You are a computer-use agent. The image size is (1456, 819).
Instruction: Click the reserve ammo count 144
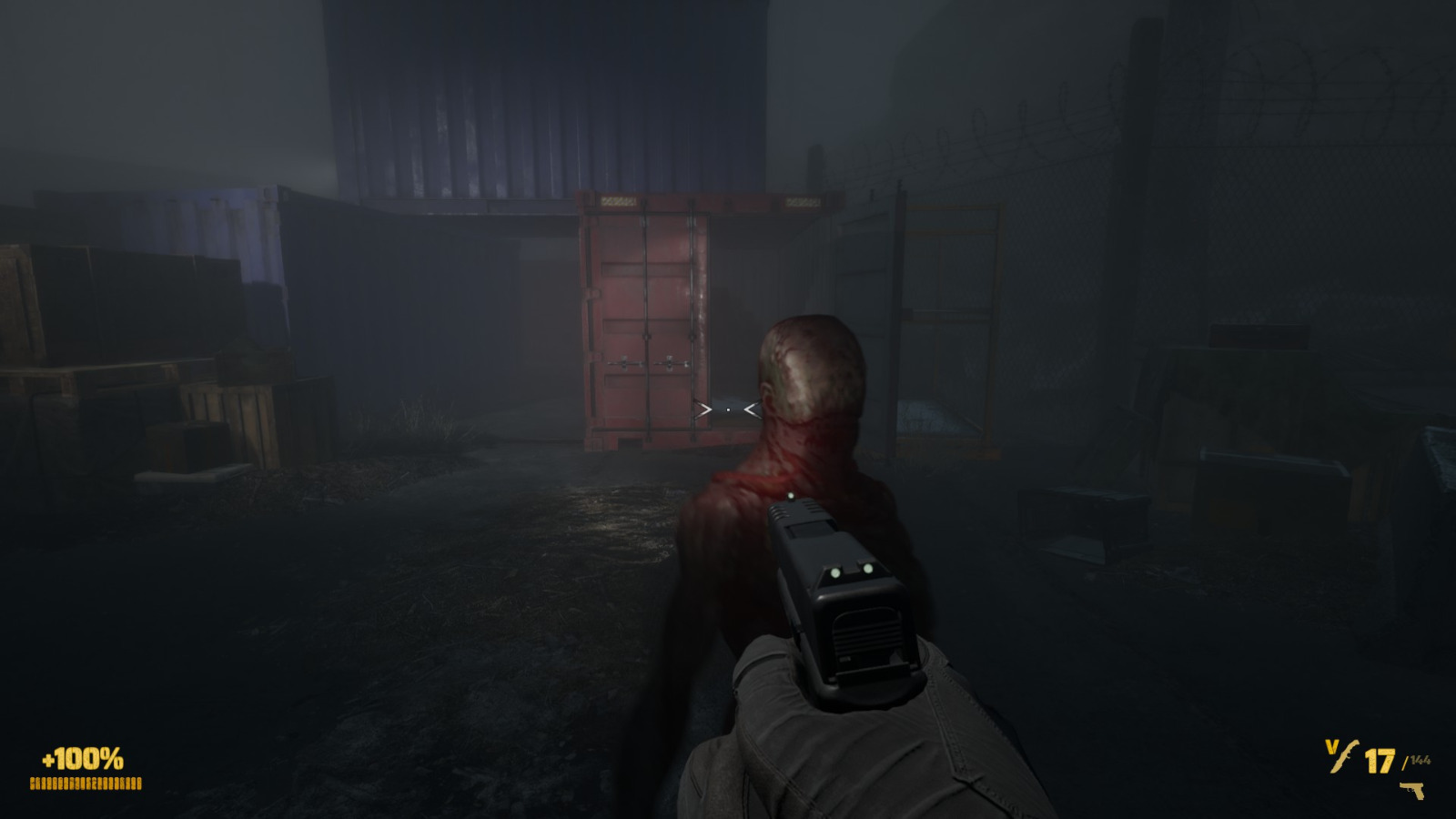point(1420,759)
